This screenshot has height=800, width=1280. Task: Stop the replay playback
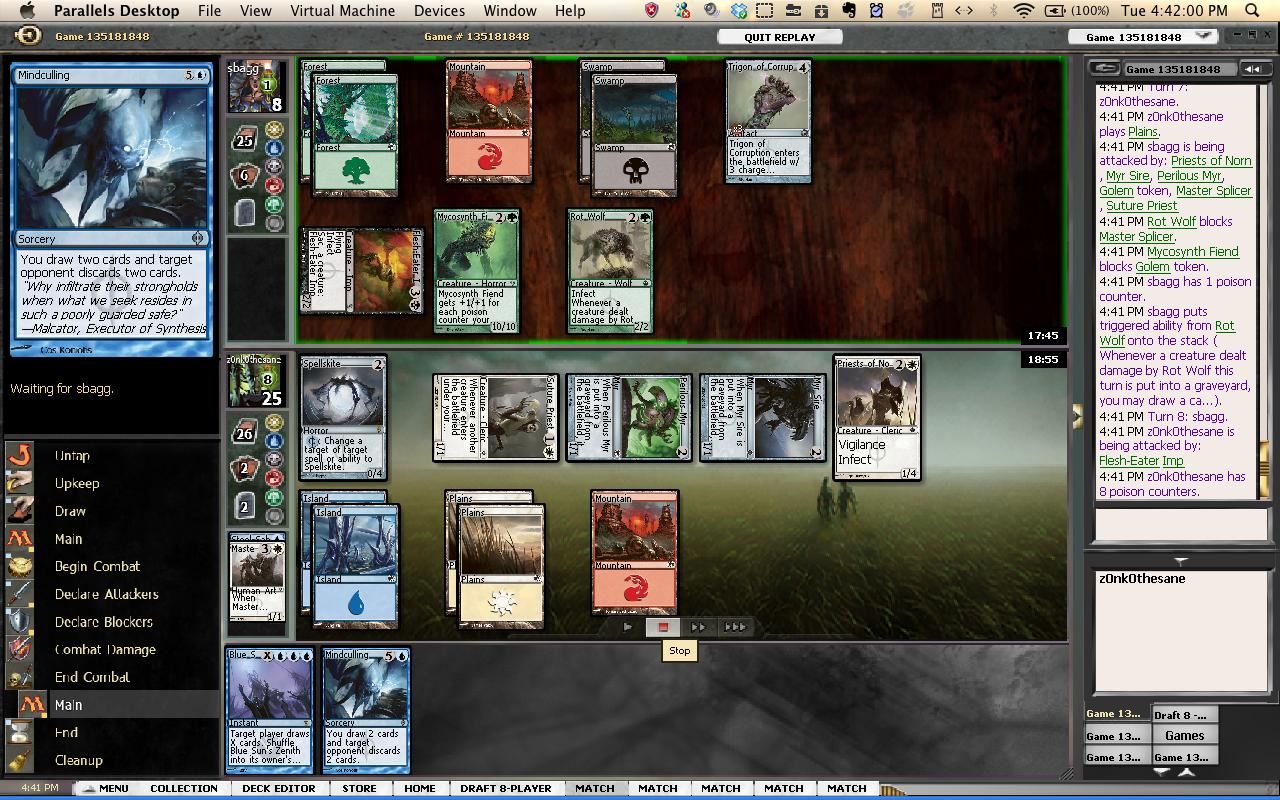[x=662, y=627]
